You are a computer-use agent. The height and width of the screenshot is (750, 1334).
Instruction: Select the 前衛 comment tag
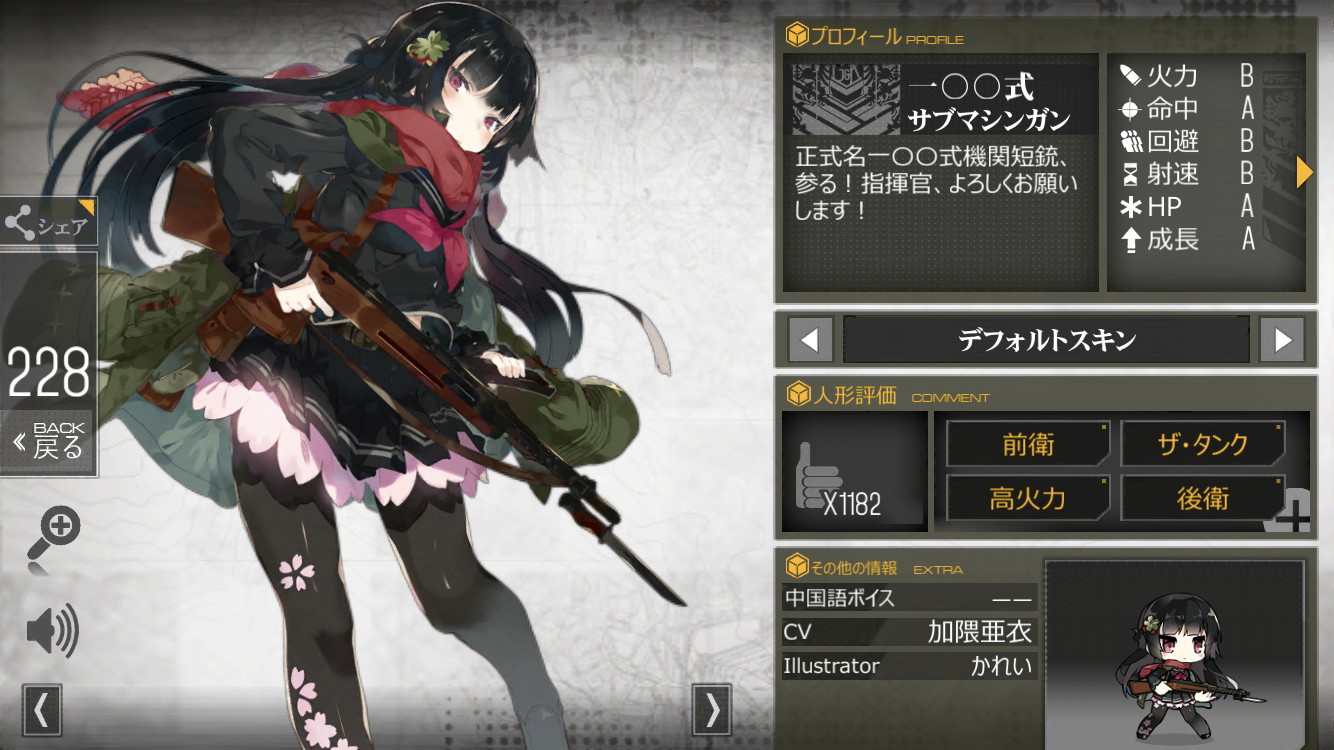(x=1028, y=444)
